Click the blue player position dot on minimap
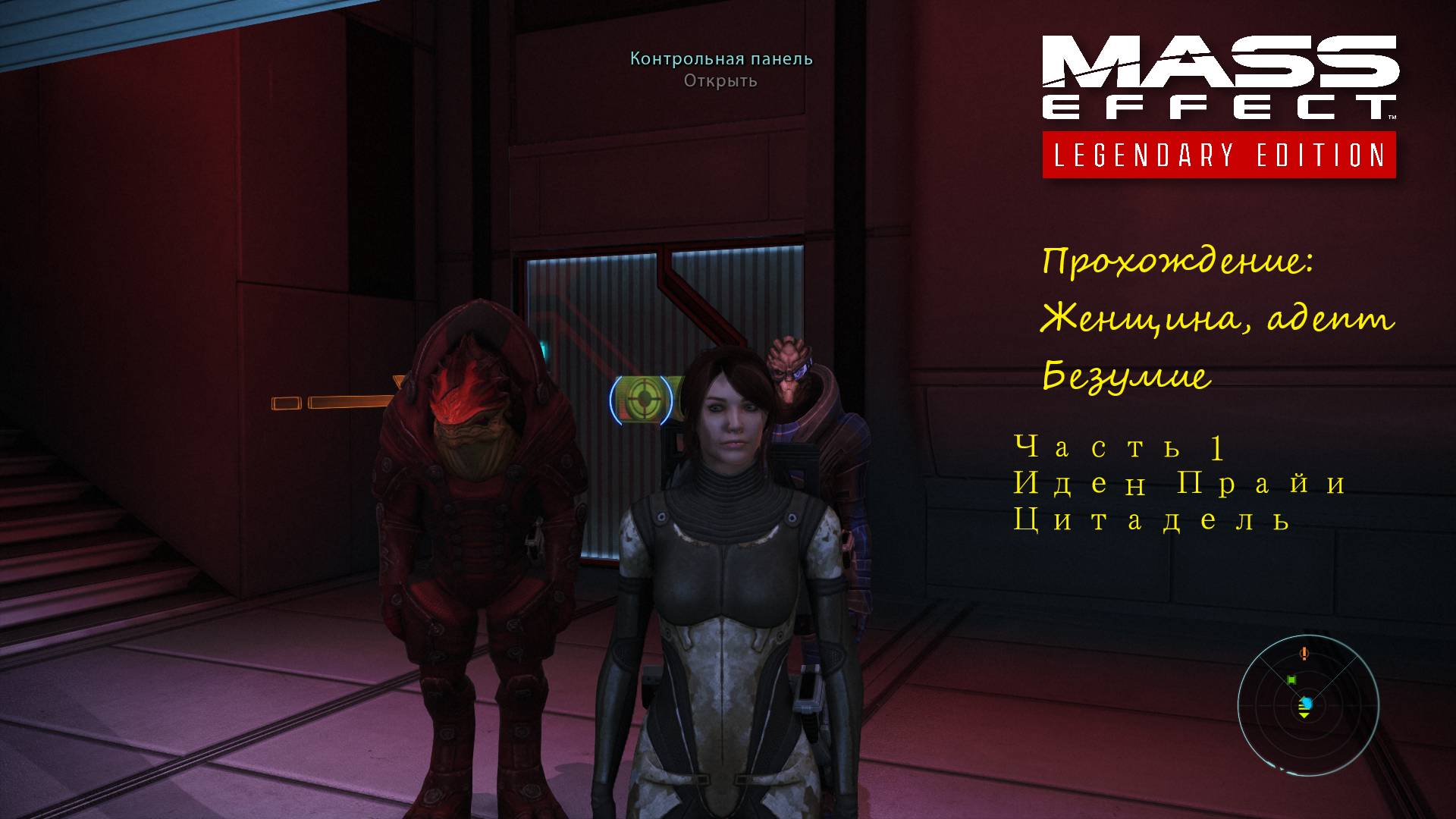 1308,703
